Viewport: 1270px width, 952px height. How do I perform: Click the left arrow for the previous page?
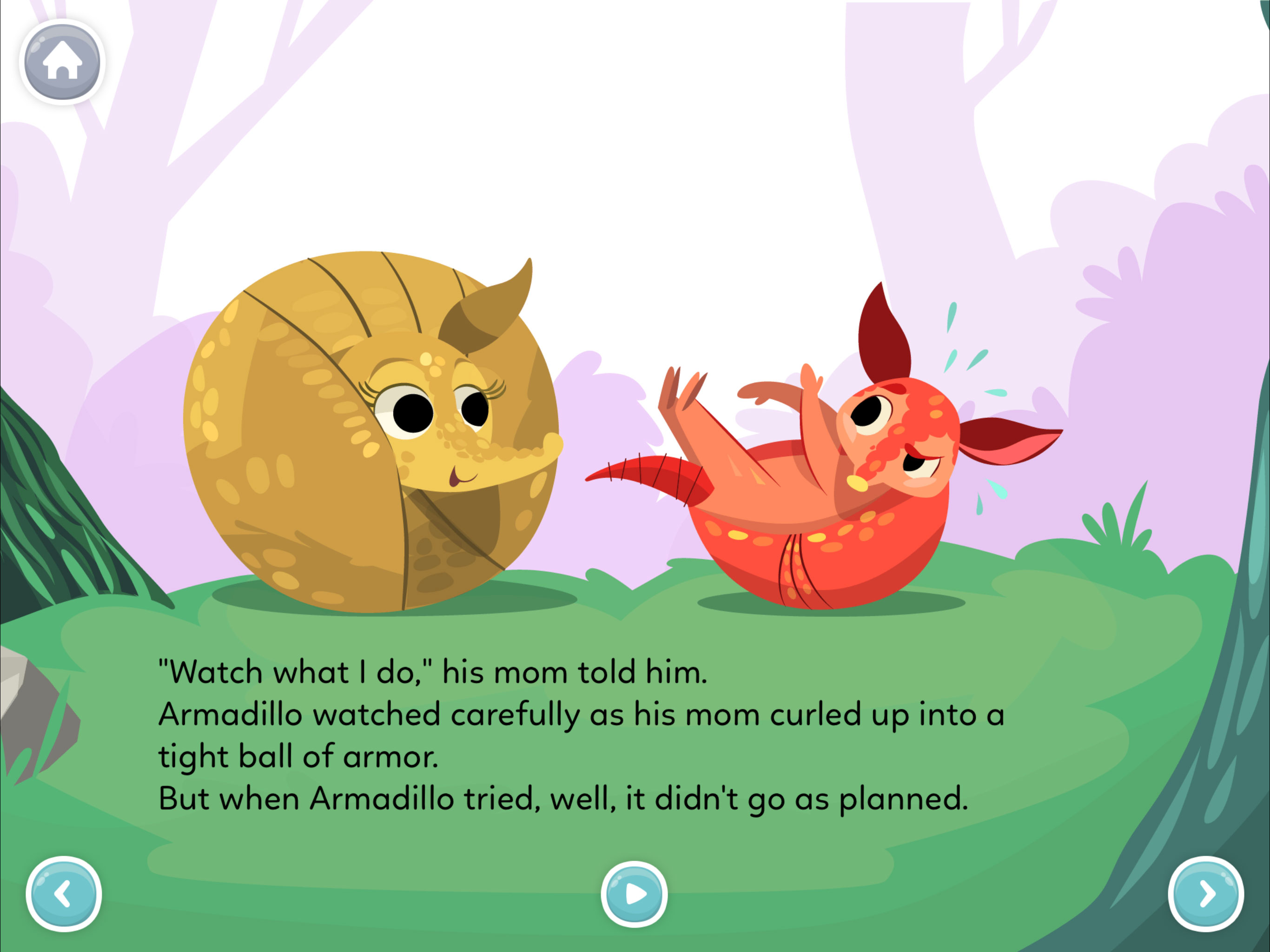(x=64, y=893)
